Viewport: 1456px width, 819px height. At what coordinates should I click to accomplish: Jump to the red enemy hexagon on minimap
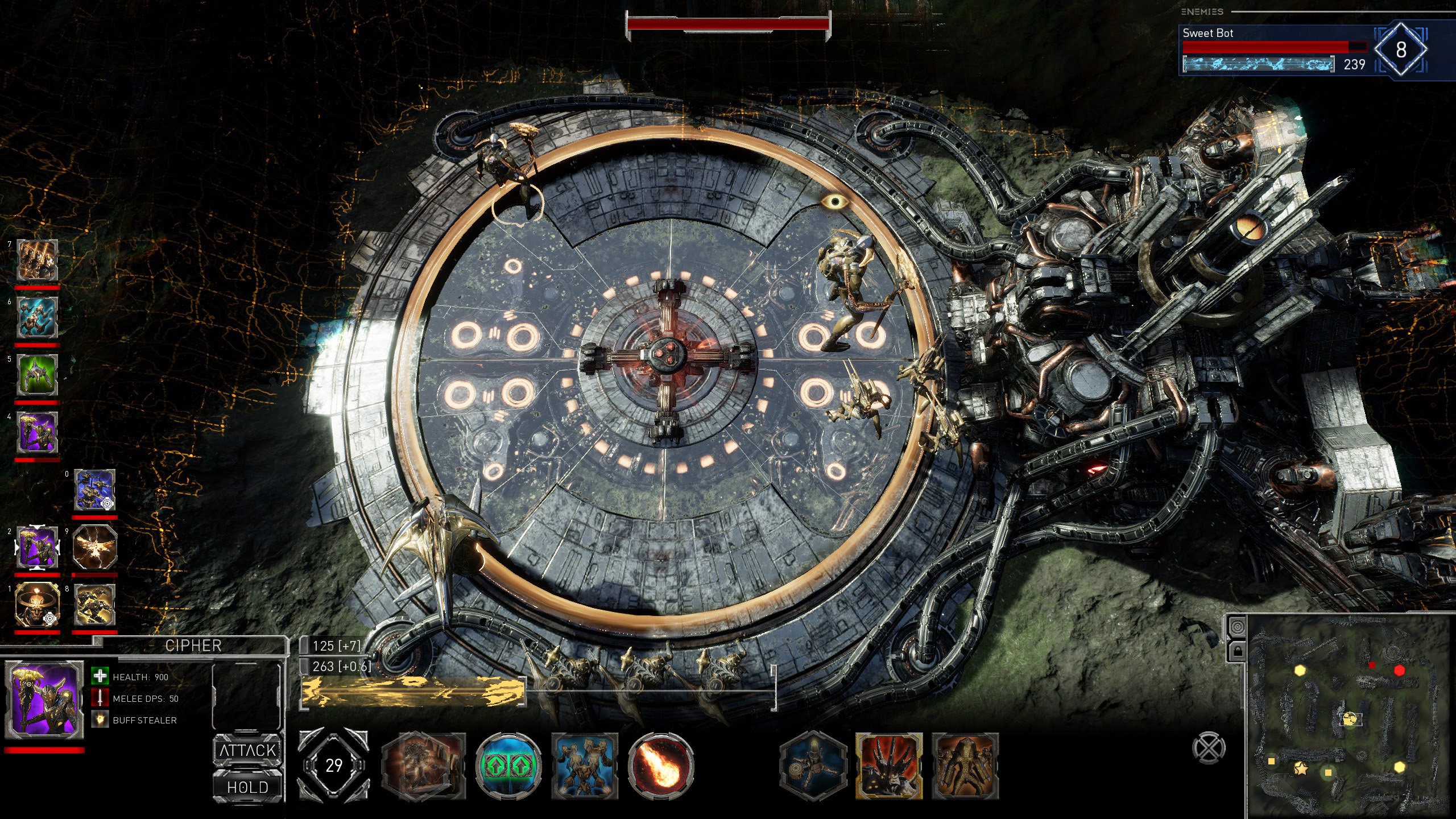coord(1399,671)
